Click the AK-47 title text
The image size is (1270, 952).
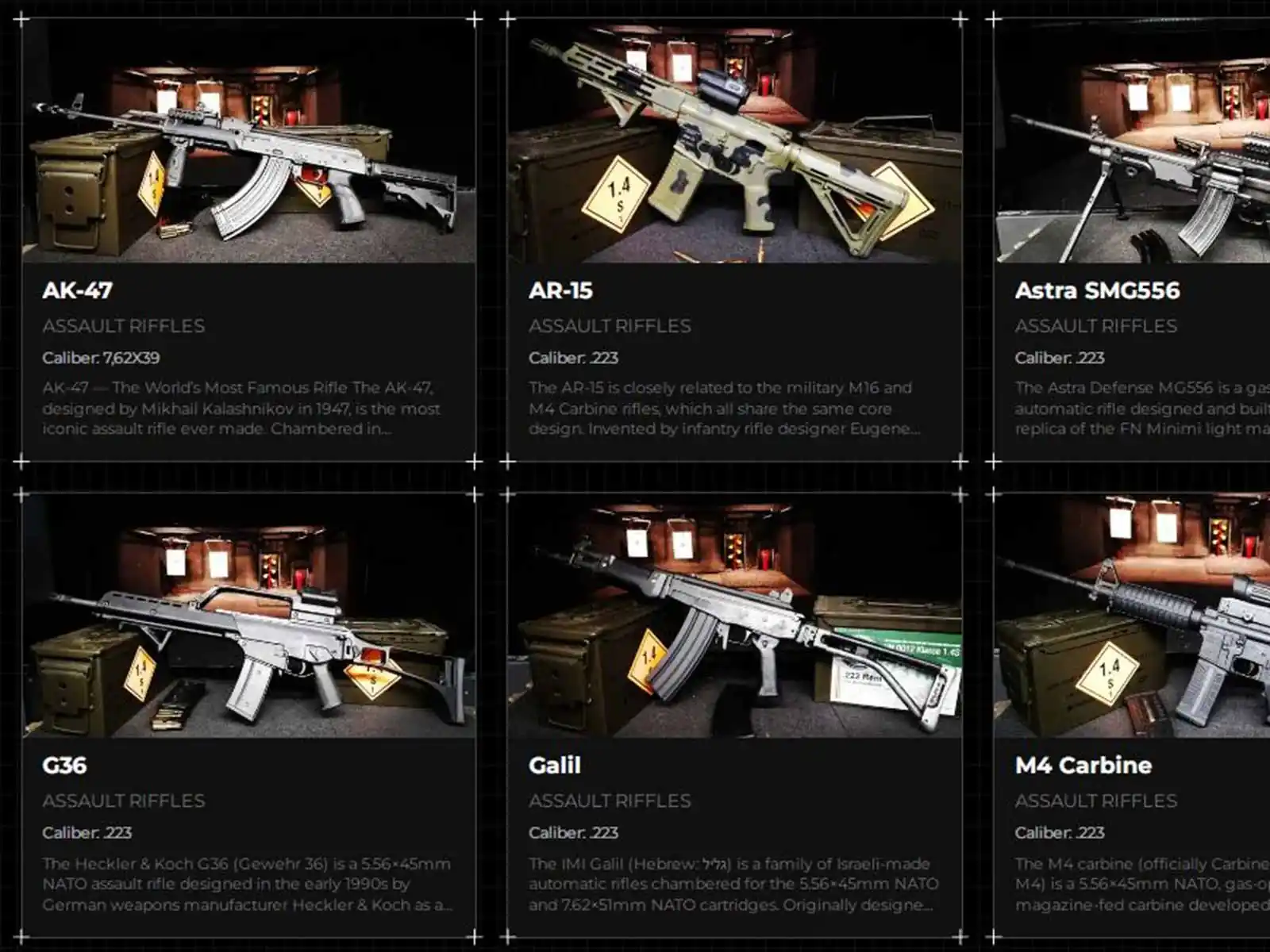tap(77, 290)
